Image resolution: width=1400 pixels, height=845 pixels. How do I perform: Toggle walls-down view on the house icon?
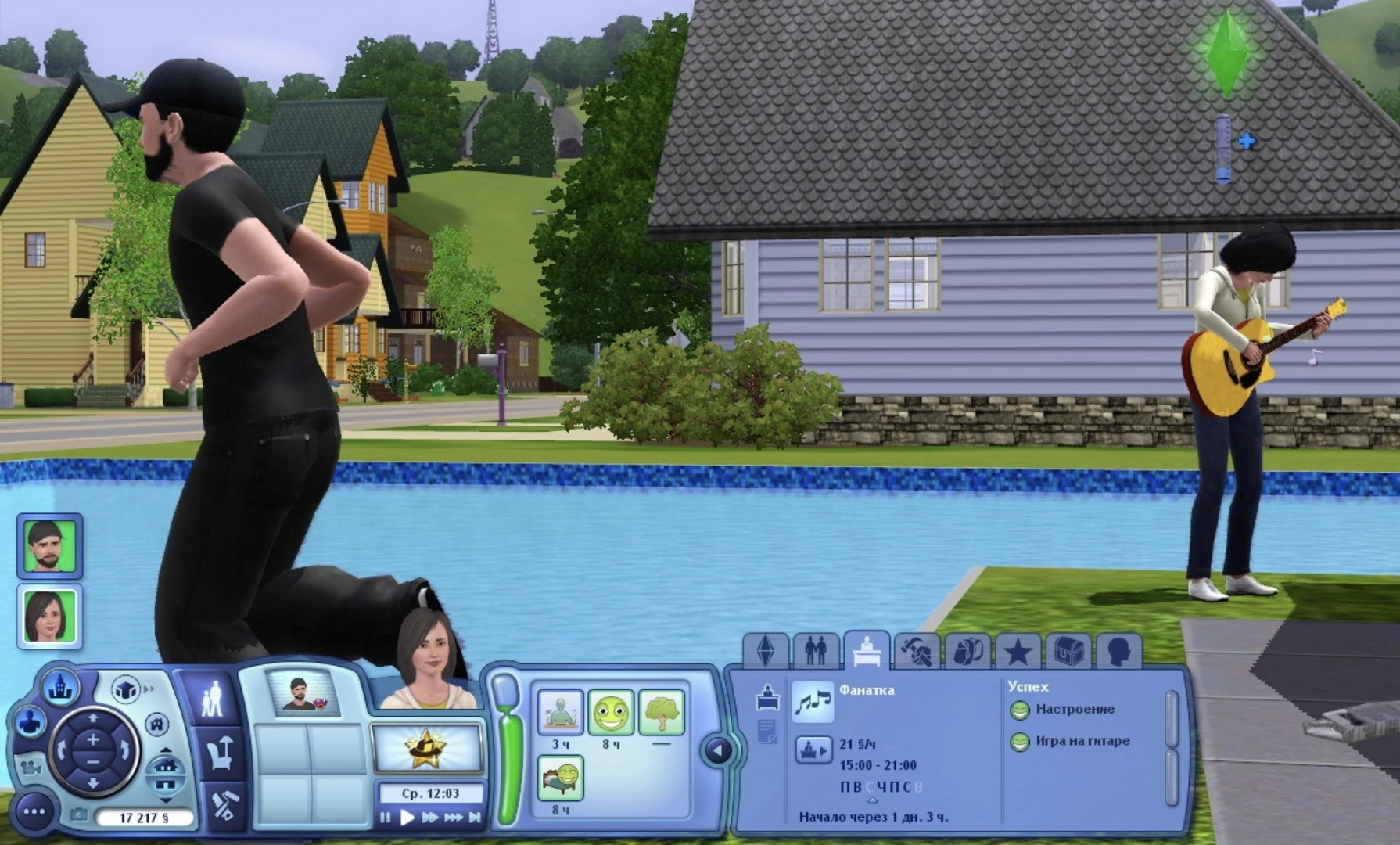coord(166,767)
